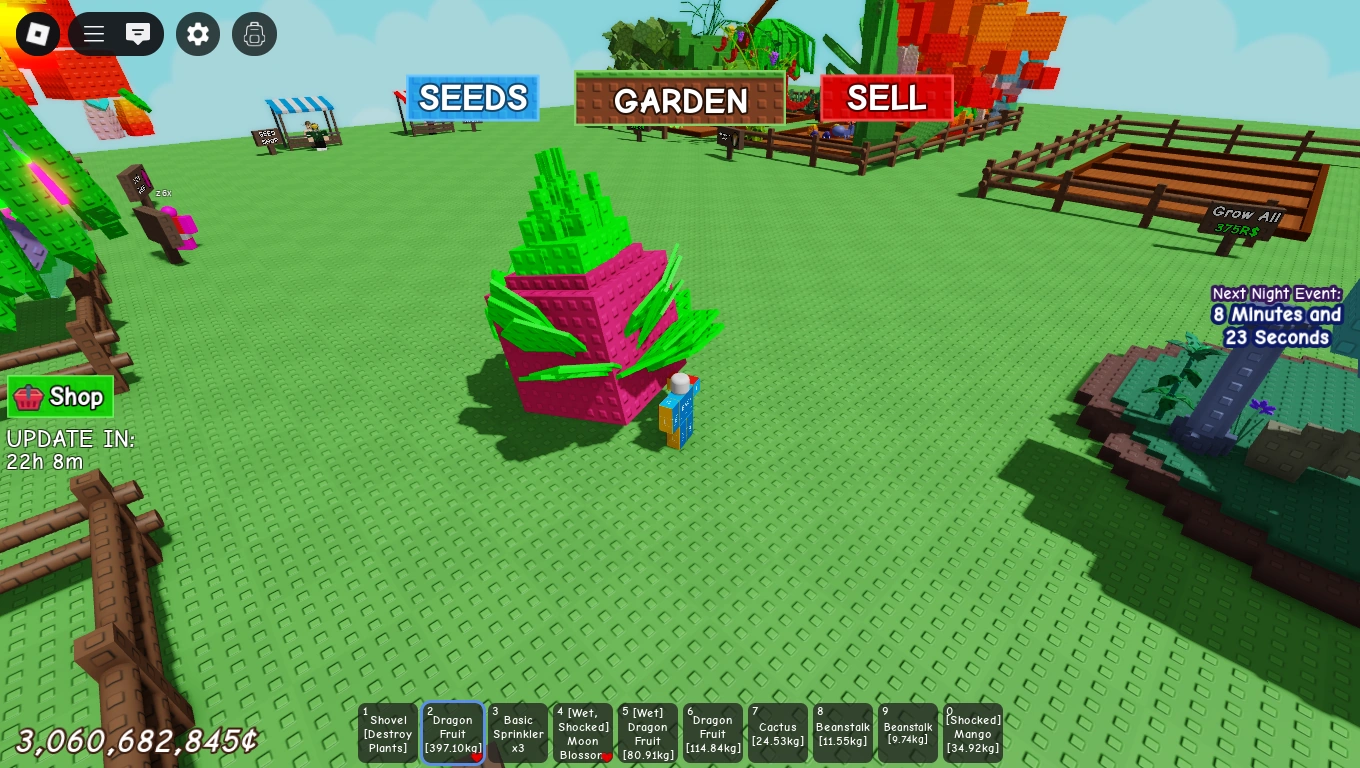Viewport: 1360px width, 768px height.
Task: Open the backpack inventory icon
Action: click(x=254, y=34)
